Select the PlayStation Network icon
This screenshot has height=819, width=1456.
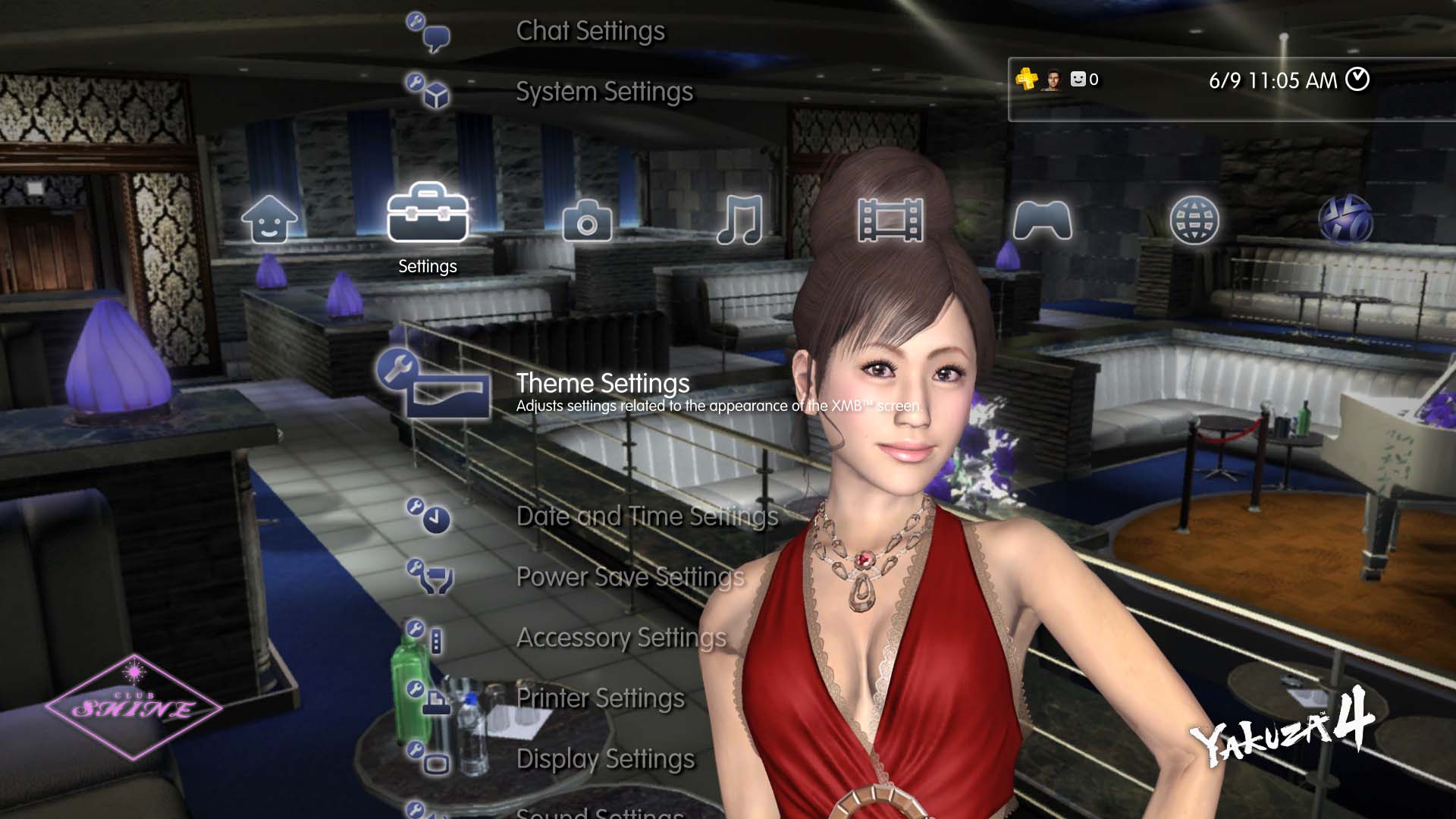point(1349,218)
